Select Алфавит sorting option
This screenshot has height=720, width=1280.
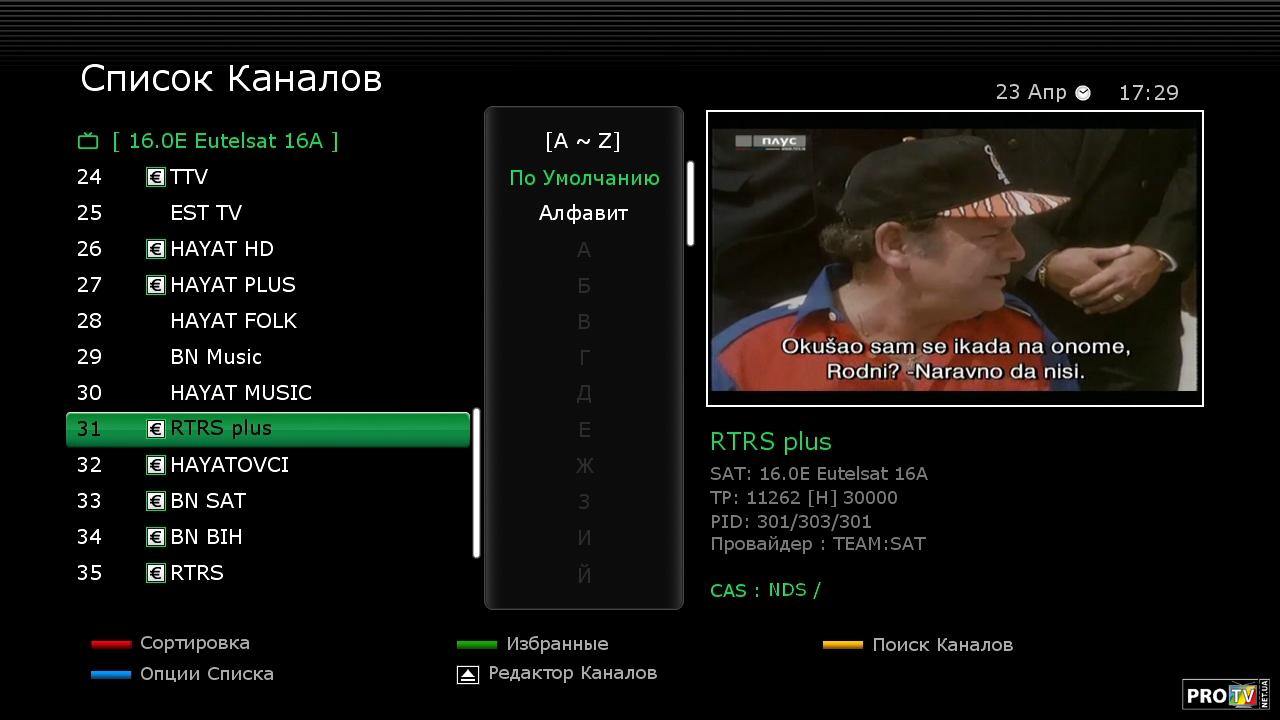[583, 213]
